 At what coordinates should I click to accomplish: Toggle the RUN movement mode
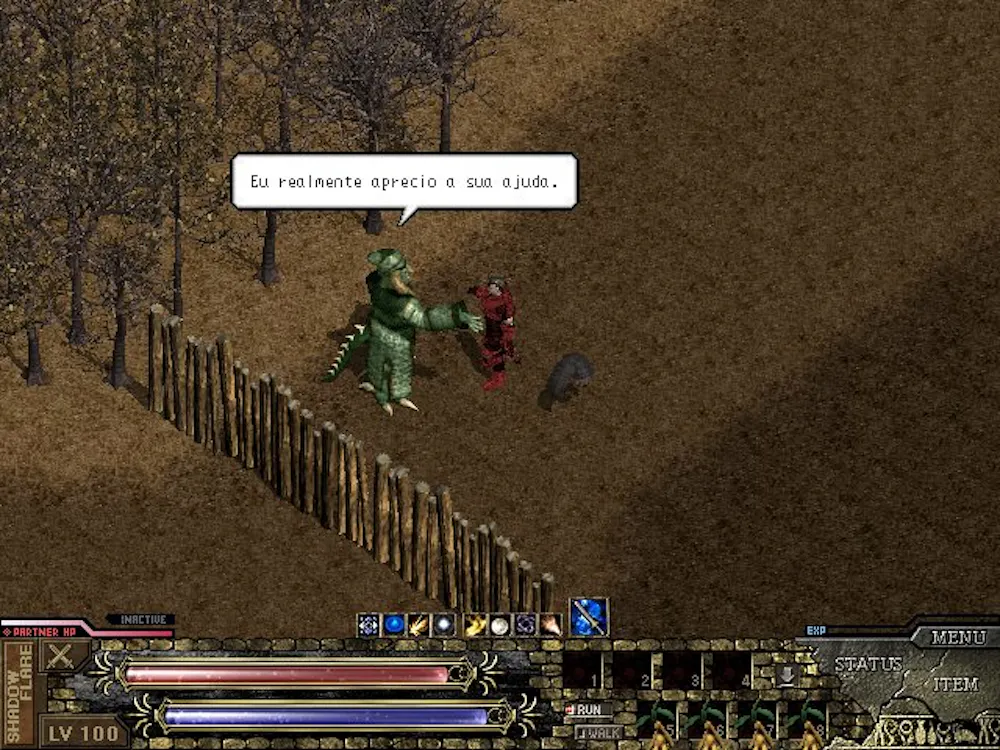click(590, 710)
